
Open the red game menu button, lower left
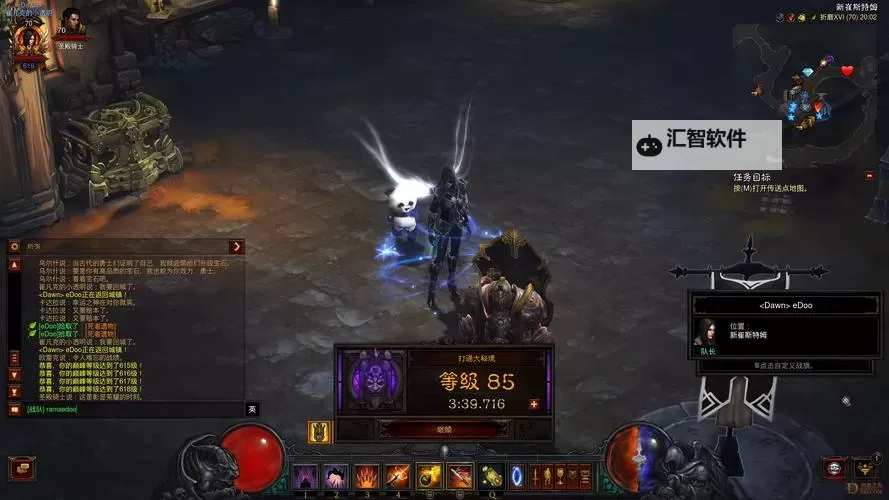click(x=20, y=468)
